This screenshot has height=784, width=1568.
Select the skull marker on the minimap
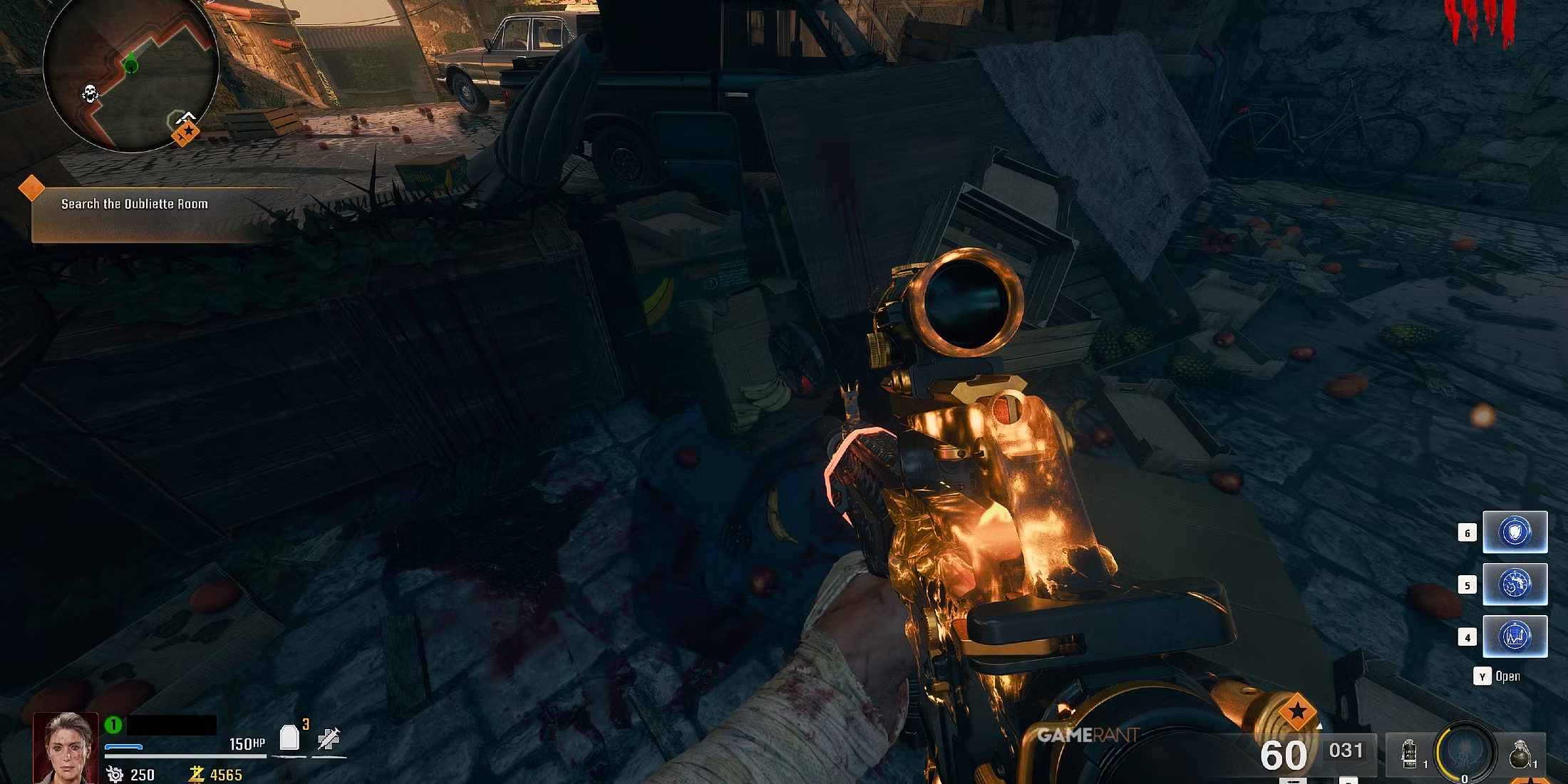(90, 93)
